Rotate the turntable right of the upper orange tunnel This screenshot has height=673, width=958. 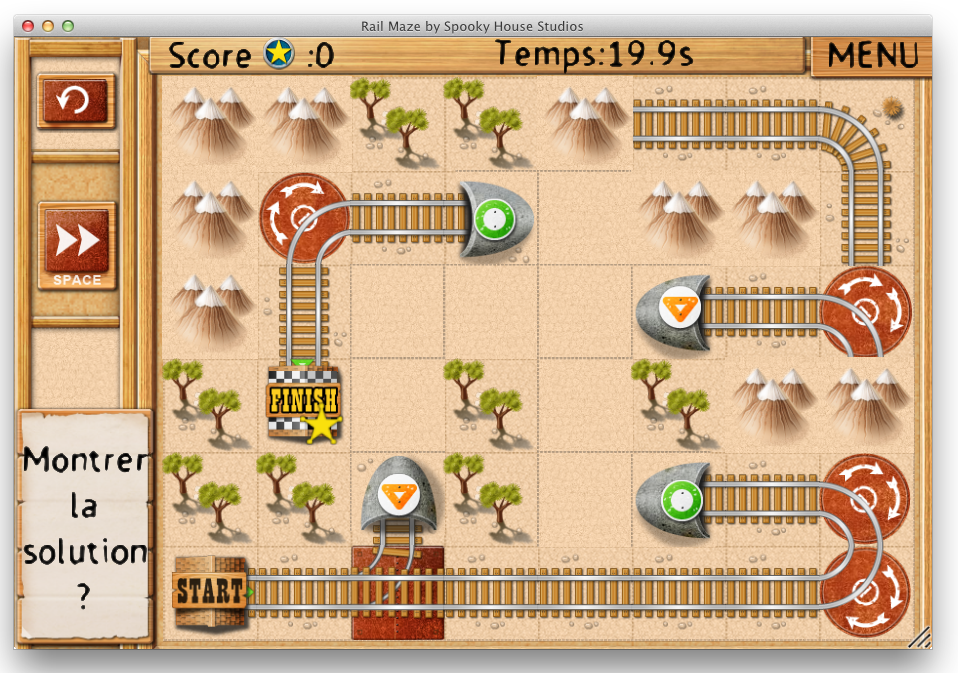tap(865, 311)
